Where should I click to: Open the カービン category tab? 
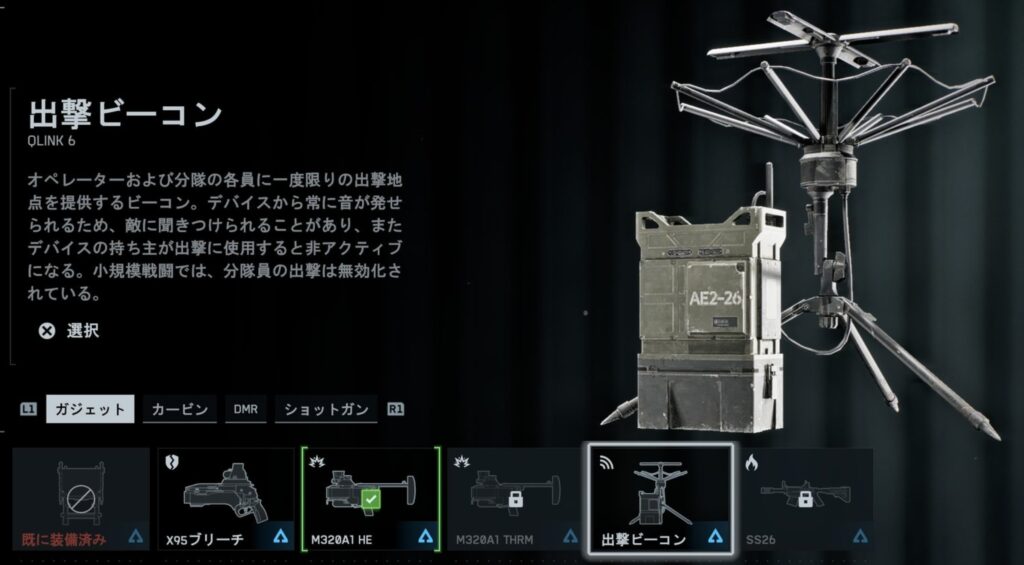coord(180,409)
